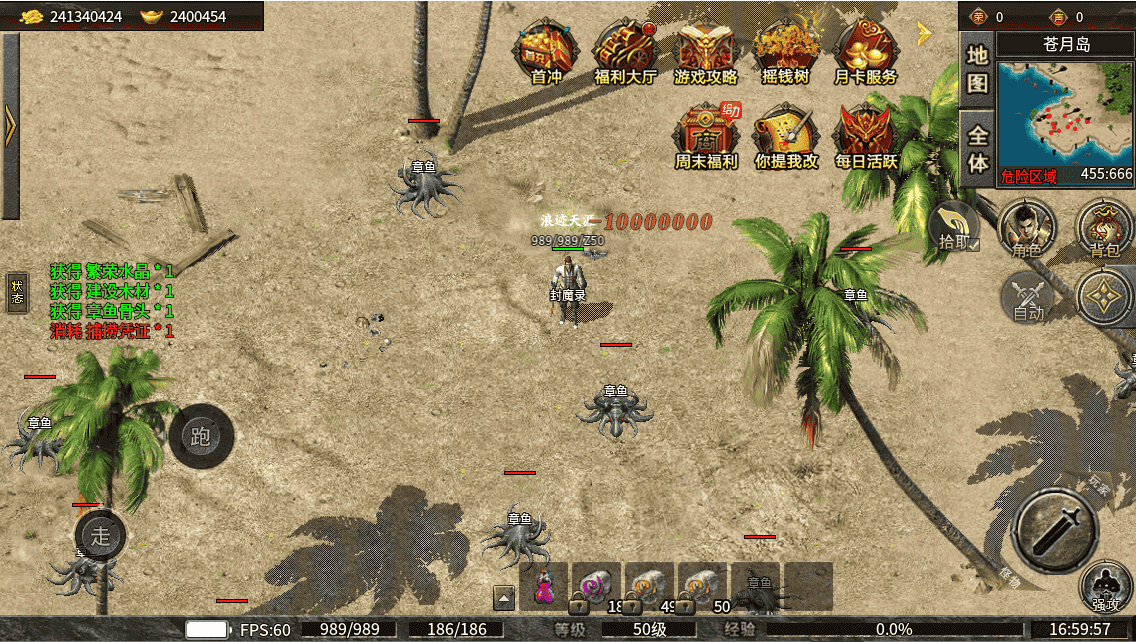Open the 每日活跃 daily activity icon
Screen dimensions: 1136x642
[x=866, y=137]
